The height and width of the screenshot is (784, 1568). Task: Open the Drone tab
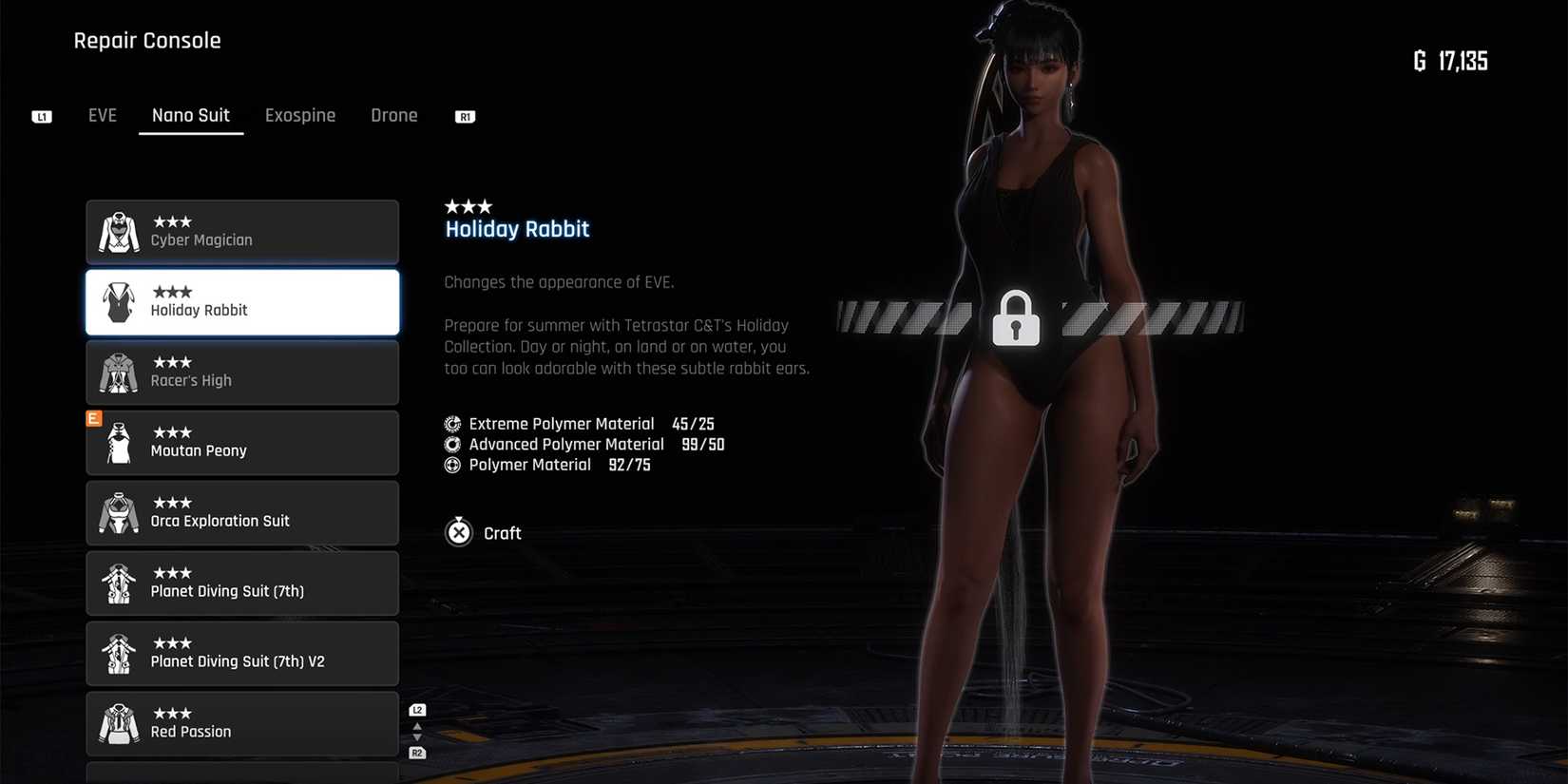click(x=393, y=115)
